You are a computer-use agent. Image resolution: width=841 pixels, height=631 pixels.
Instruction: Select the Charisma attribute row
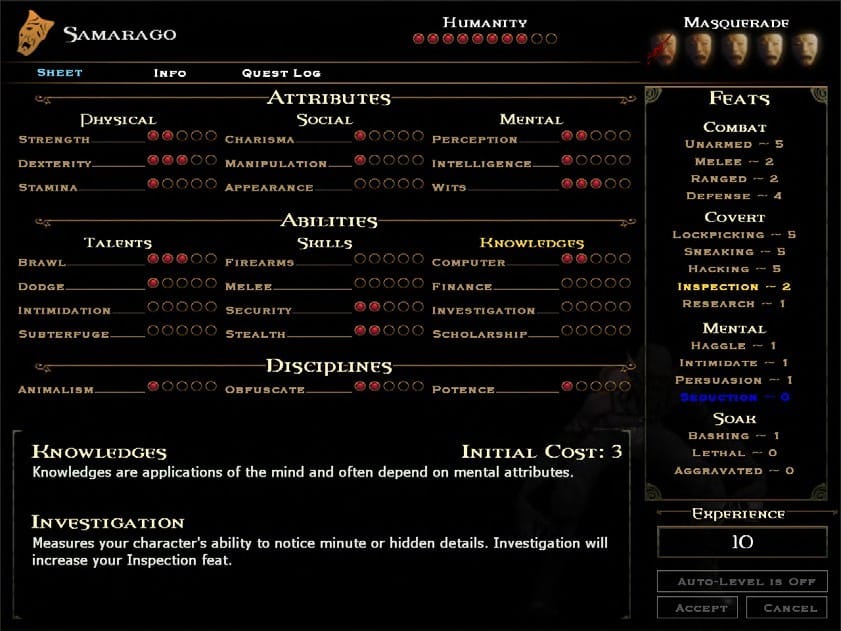pos(259,140)
